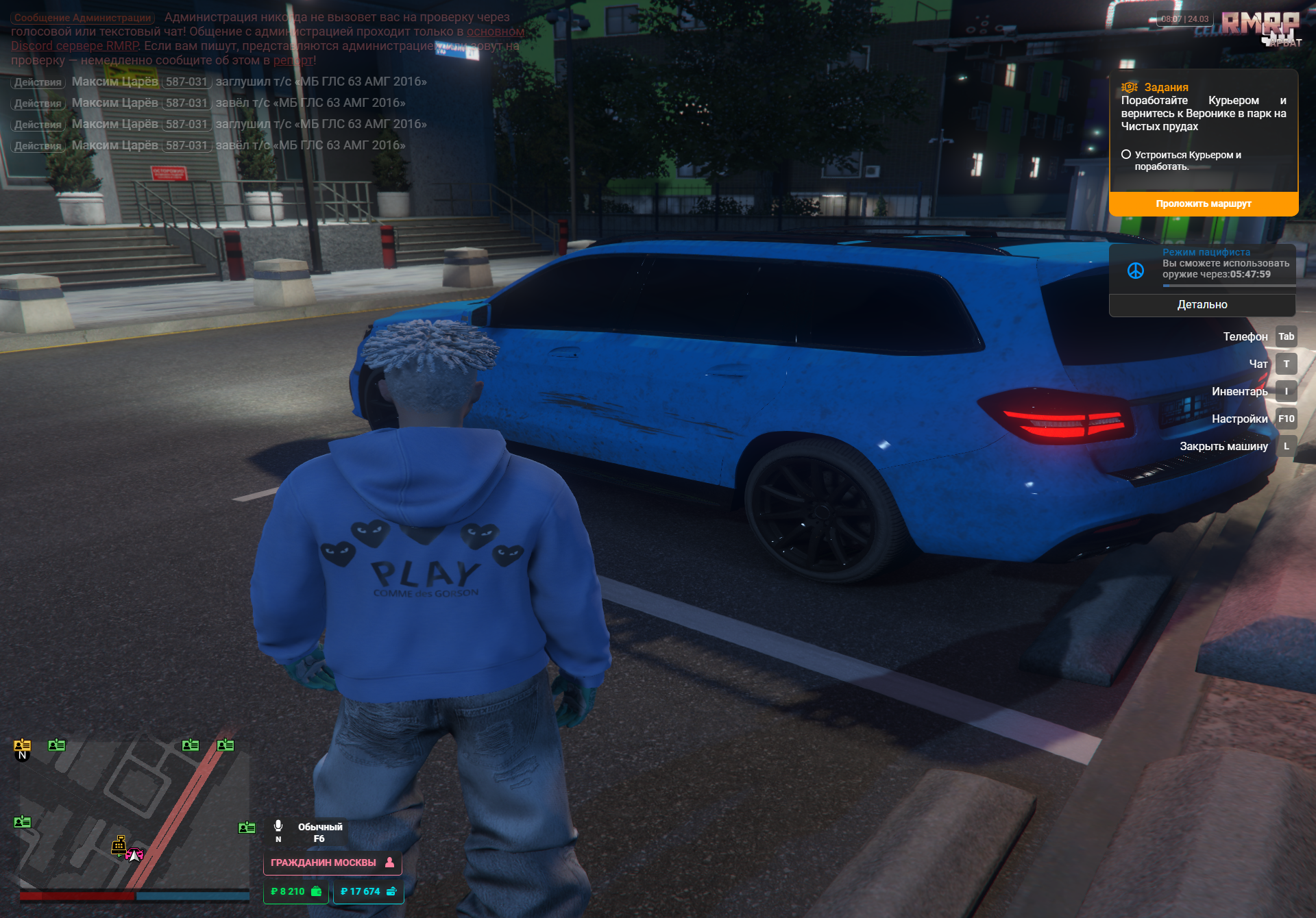
Task: Select the bank card balance ₽ 17 674
Action: [x=368, y=891]
